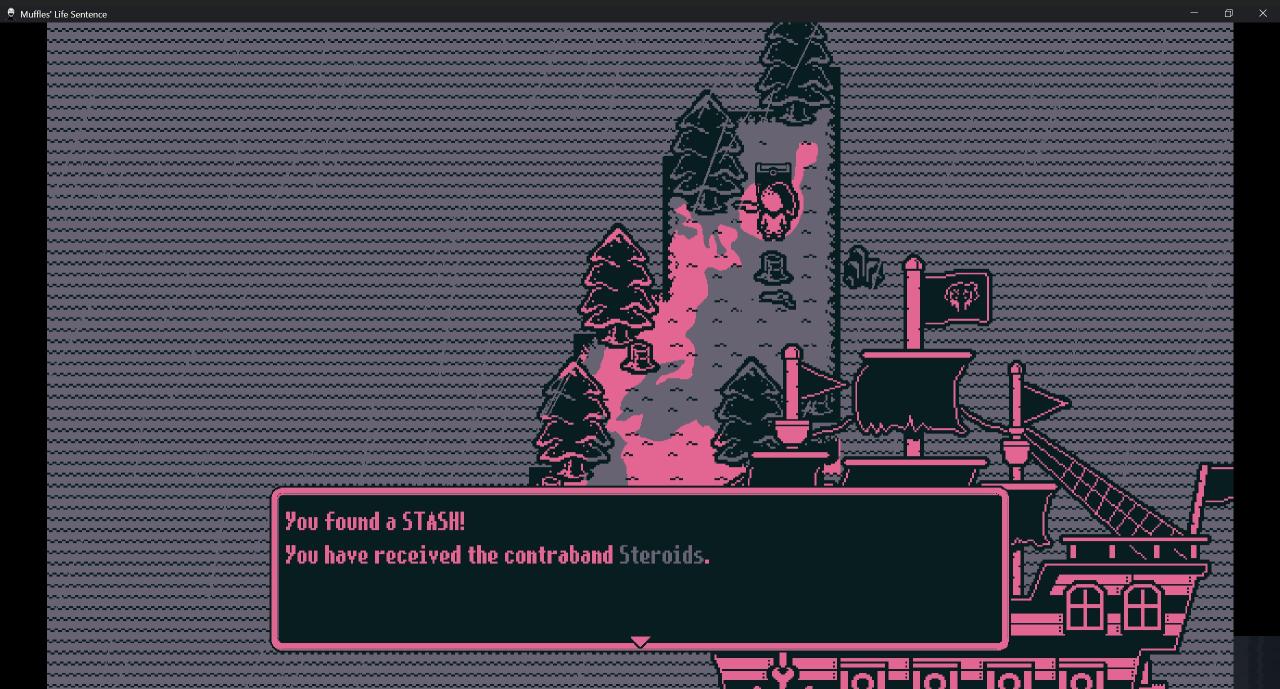Restore down the game window

pos(1228,13)
